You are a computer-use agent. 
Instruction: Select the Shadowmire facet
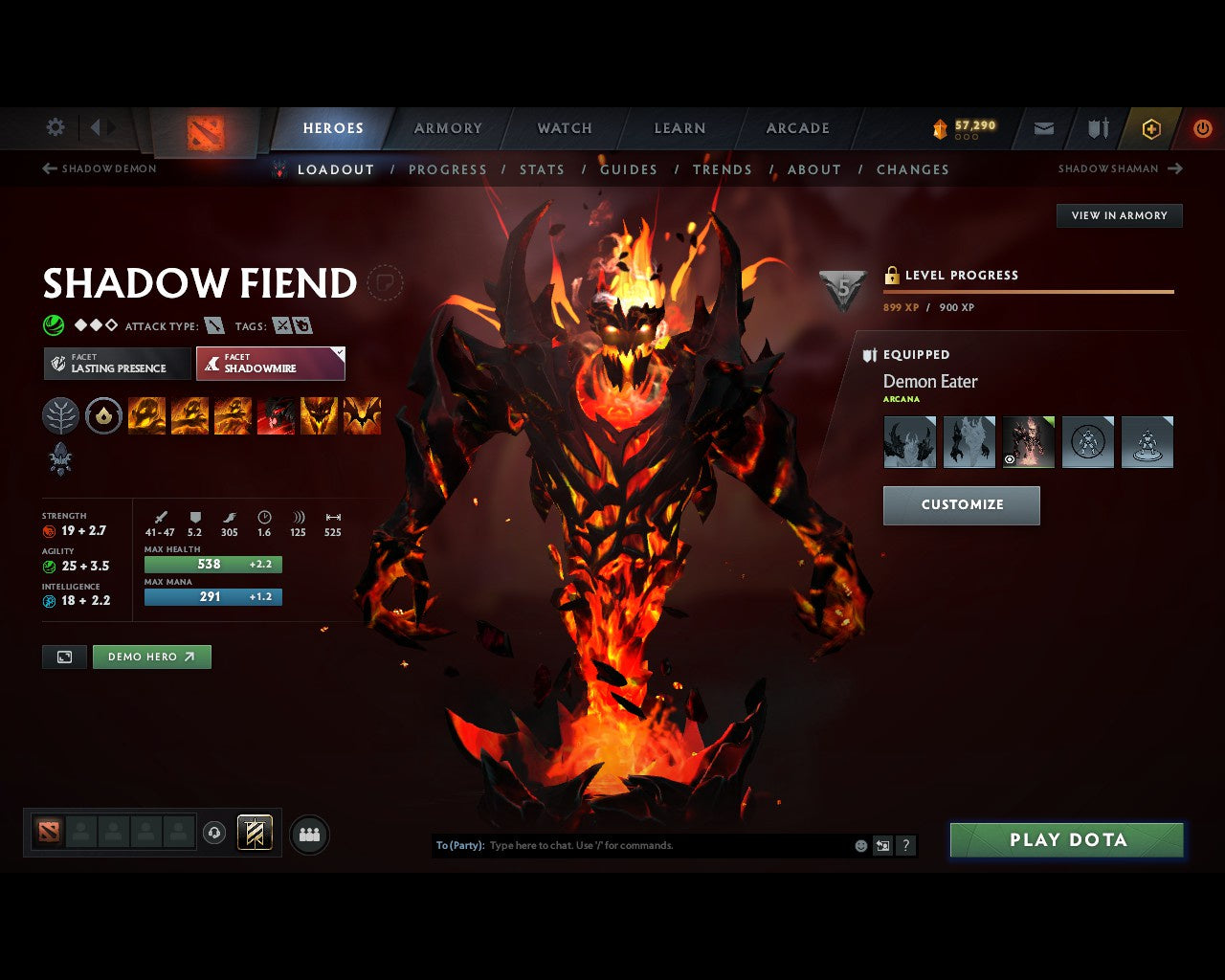pyautogui.click(x=271, y=364)
